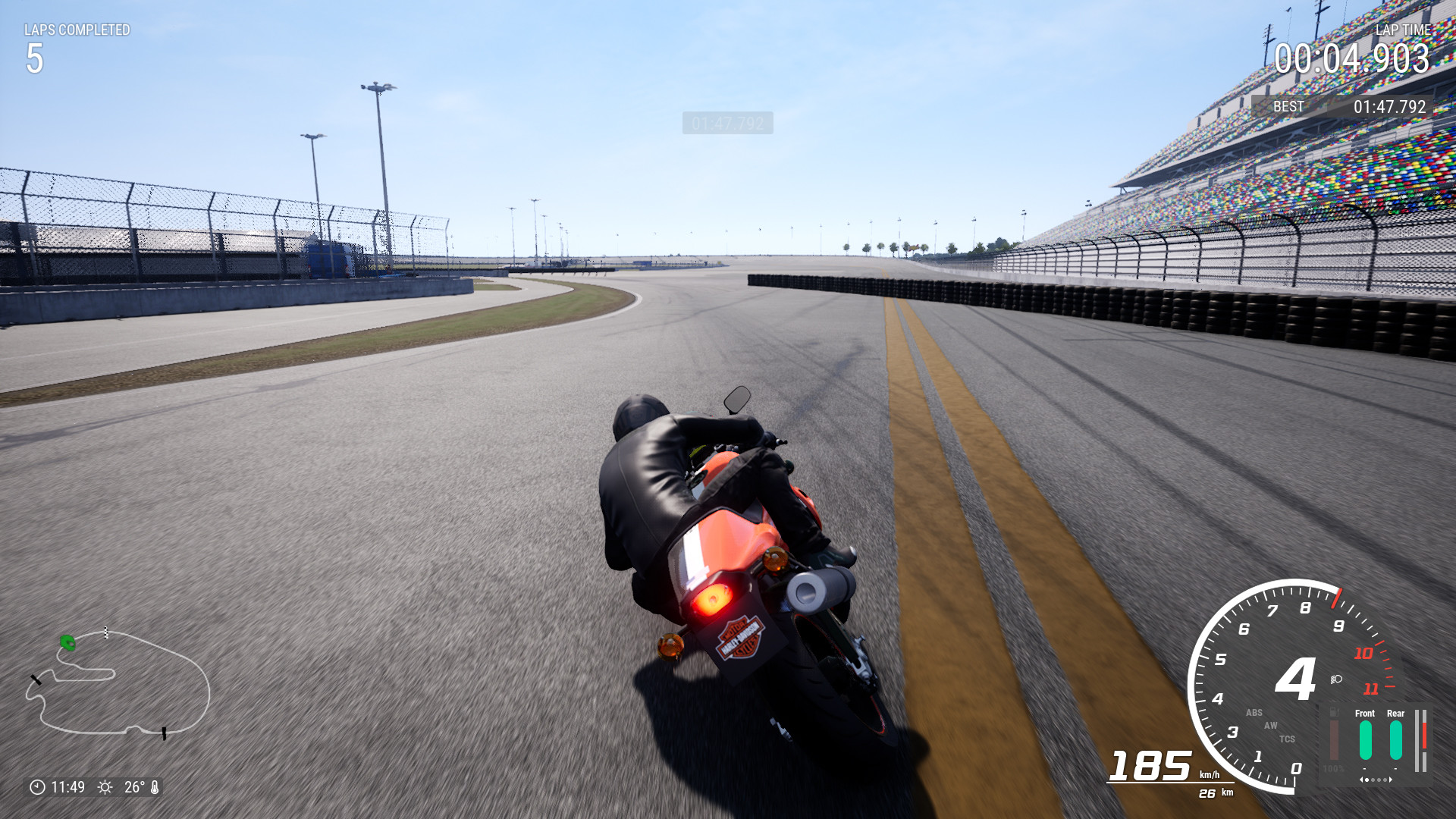Click the ghost lap time 01:47.792 at screen center
Image resolution: width=1456 pixels, height=819 pixels.
(x=729, y=124)
